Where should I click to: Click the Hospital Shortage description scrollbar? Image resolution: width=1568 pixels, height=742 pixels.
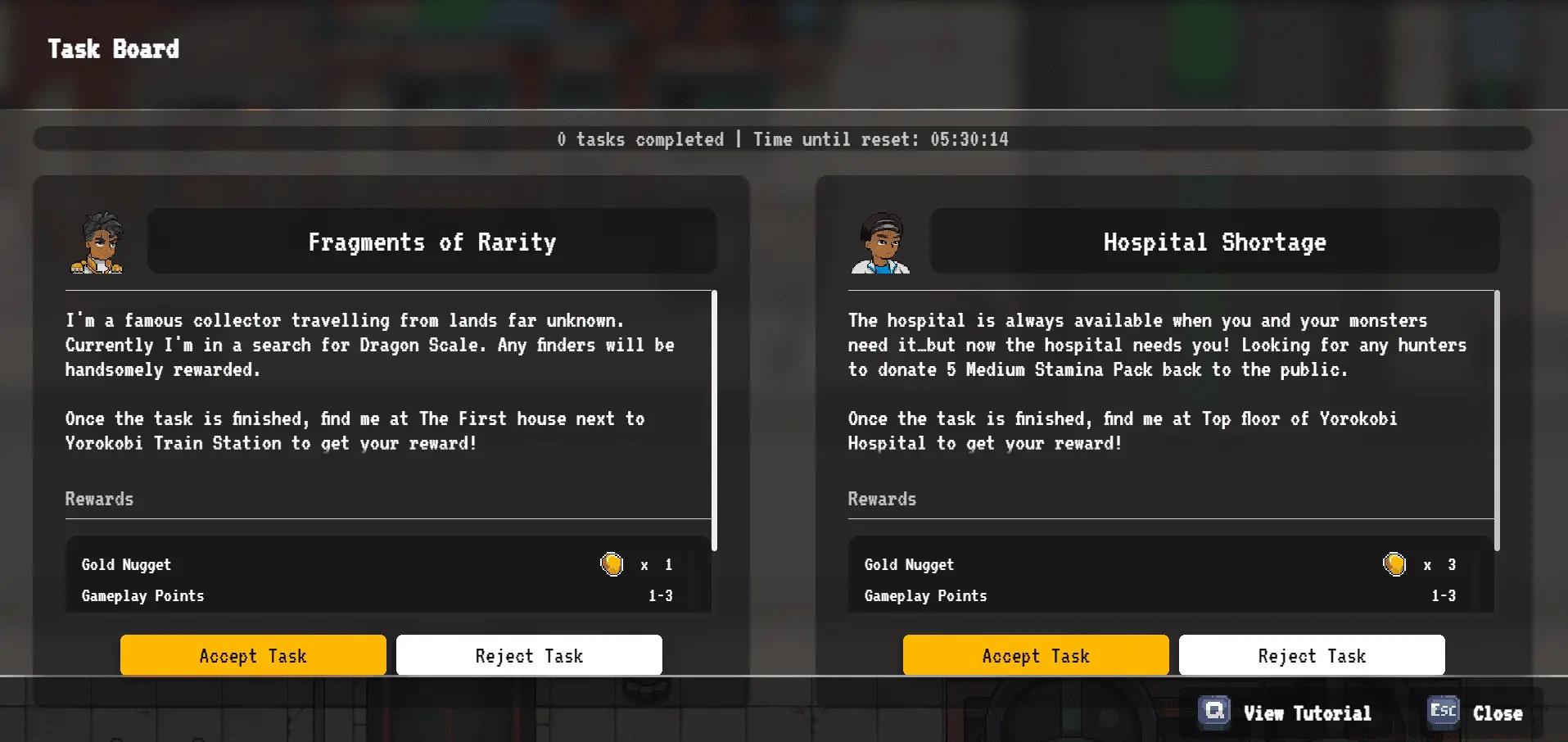(1497, 420)
